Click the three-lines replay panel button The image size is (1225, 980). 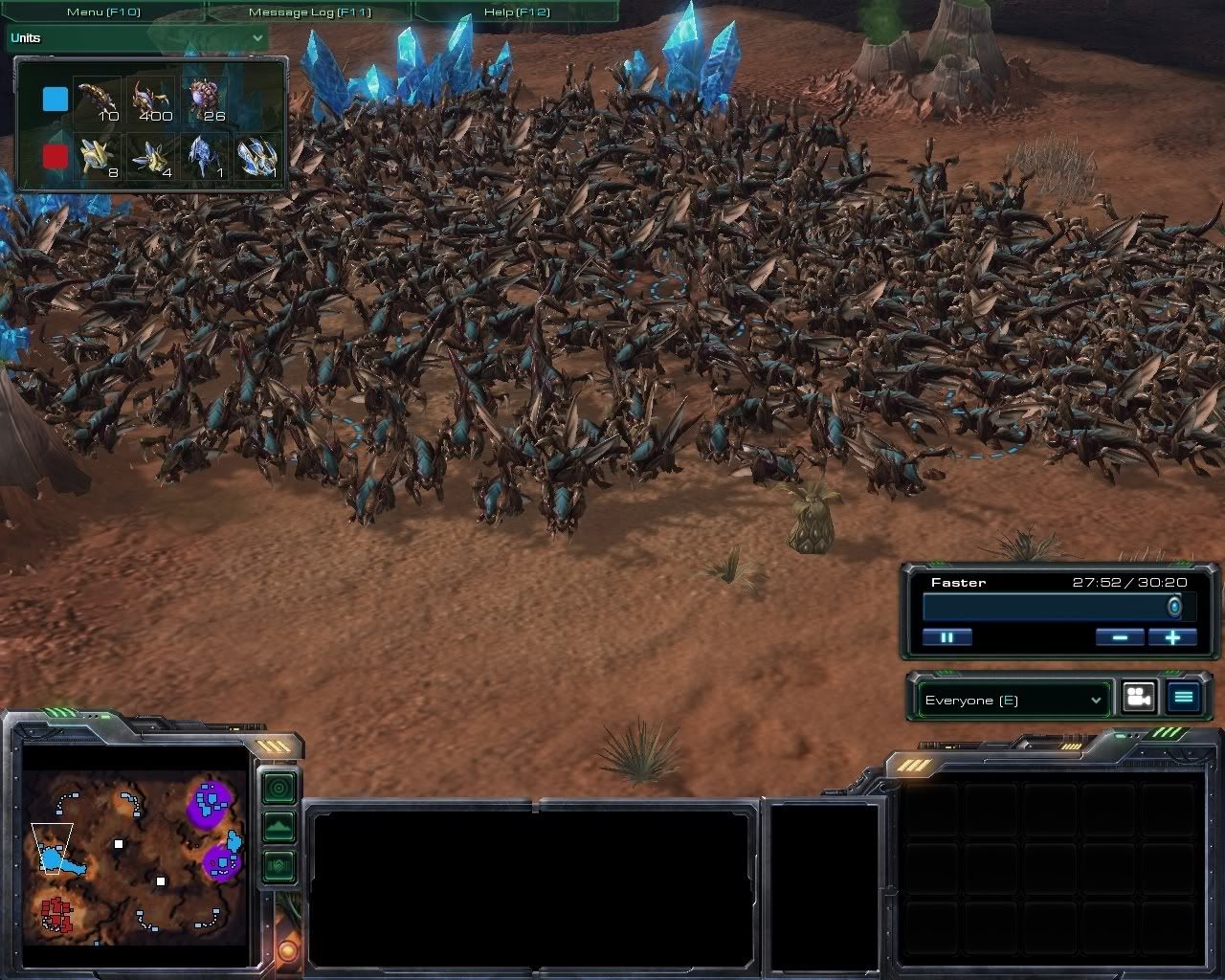1183,698
